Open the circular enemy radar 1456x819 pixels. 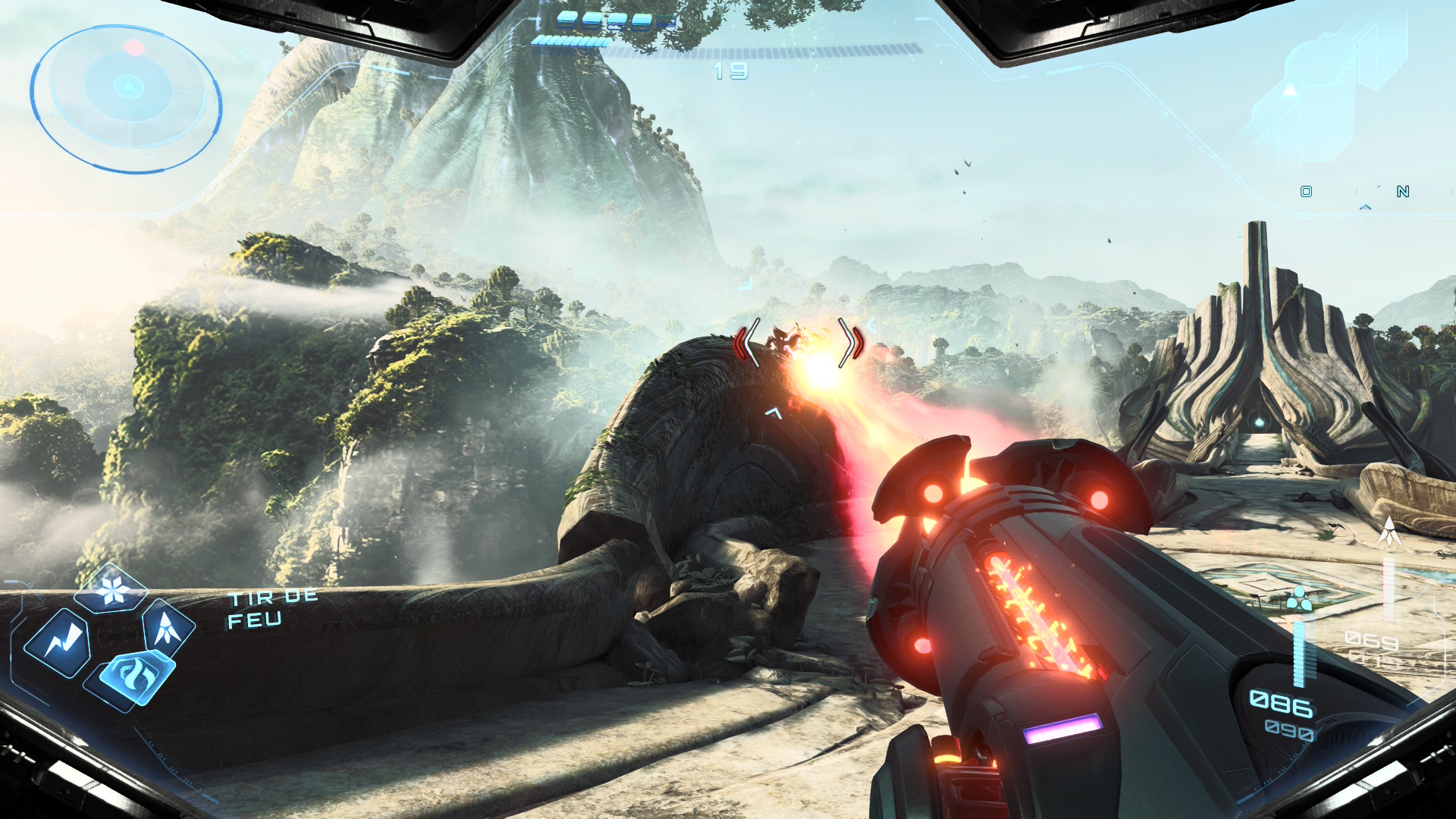[x=126, y=96]
